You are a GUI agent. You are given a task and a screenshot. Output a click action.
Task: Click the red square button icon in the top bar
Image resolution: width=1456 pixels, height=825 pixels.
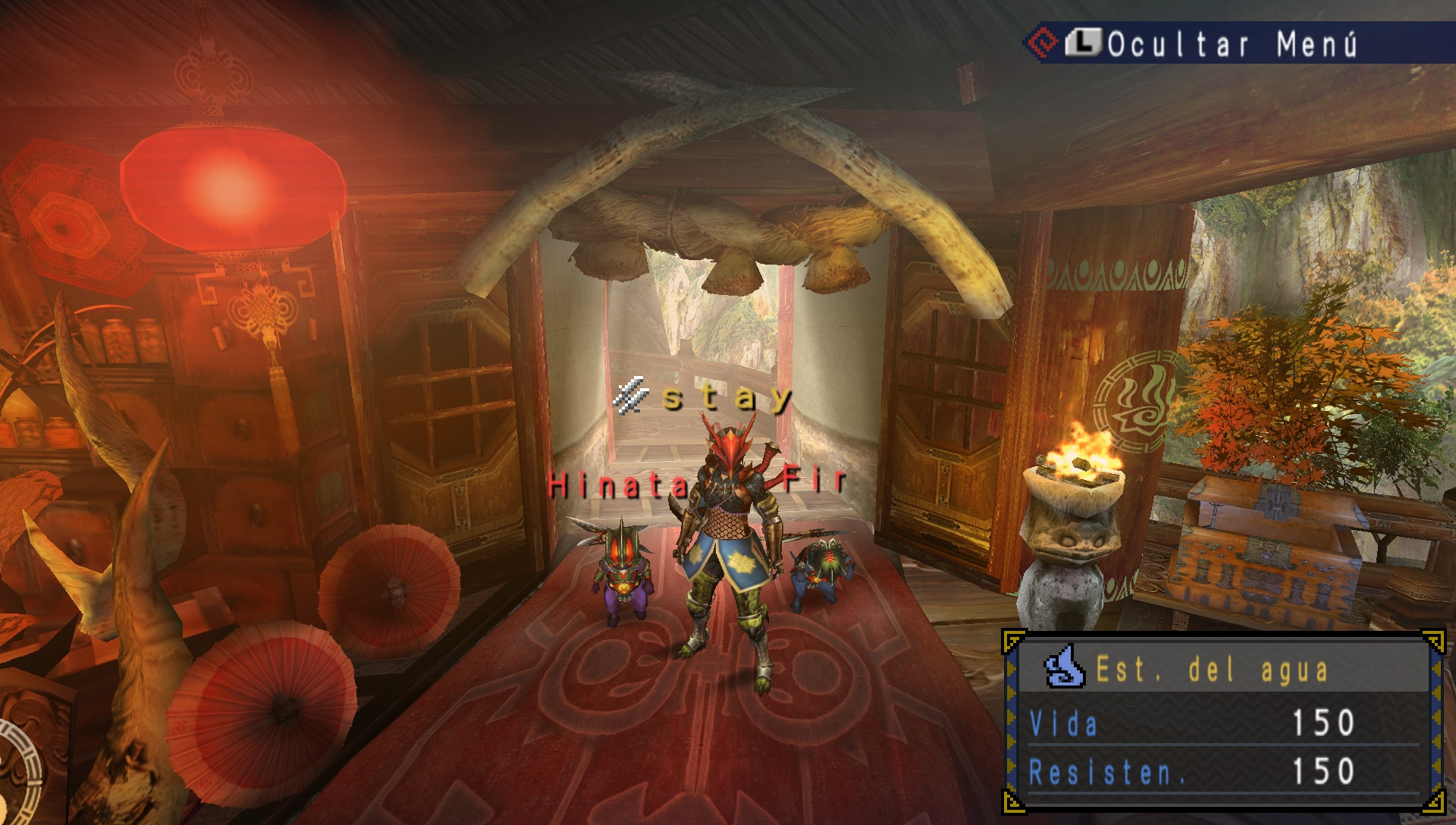click(x=1044, y=42)
